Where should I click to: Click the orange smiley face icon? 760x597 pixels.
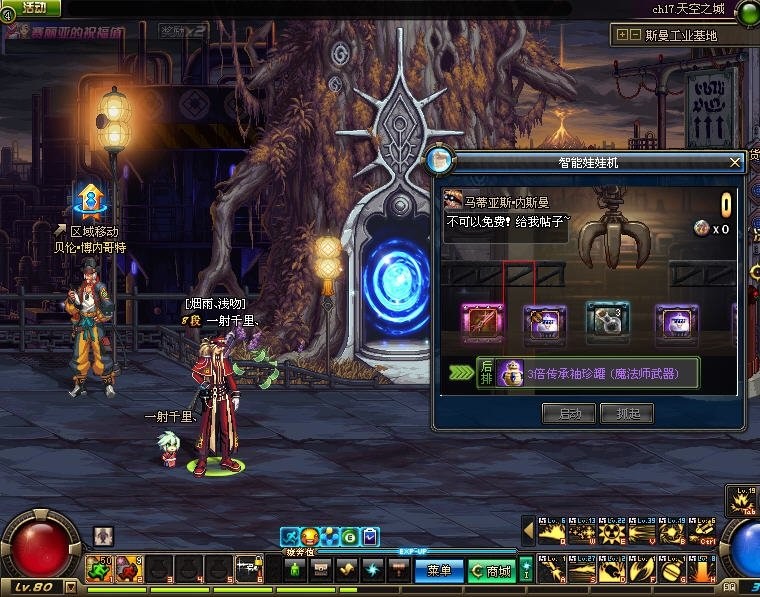pos(309,537)
